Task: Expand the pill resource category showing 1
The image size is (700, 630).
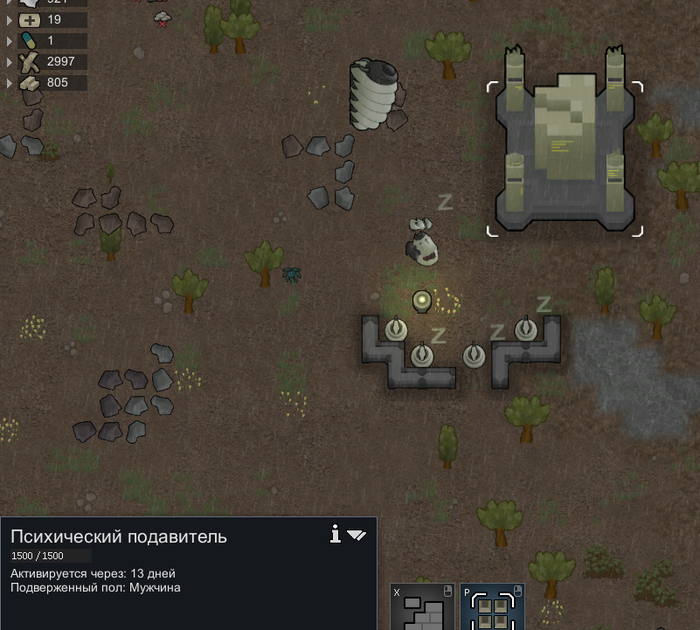Action: point(10,41)
